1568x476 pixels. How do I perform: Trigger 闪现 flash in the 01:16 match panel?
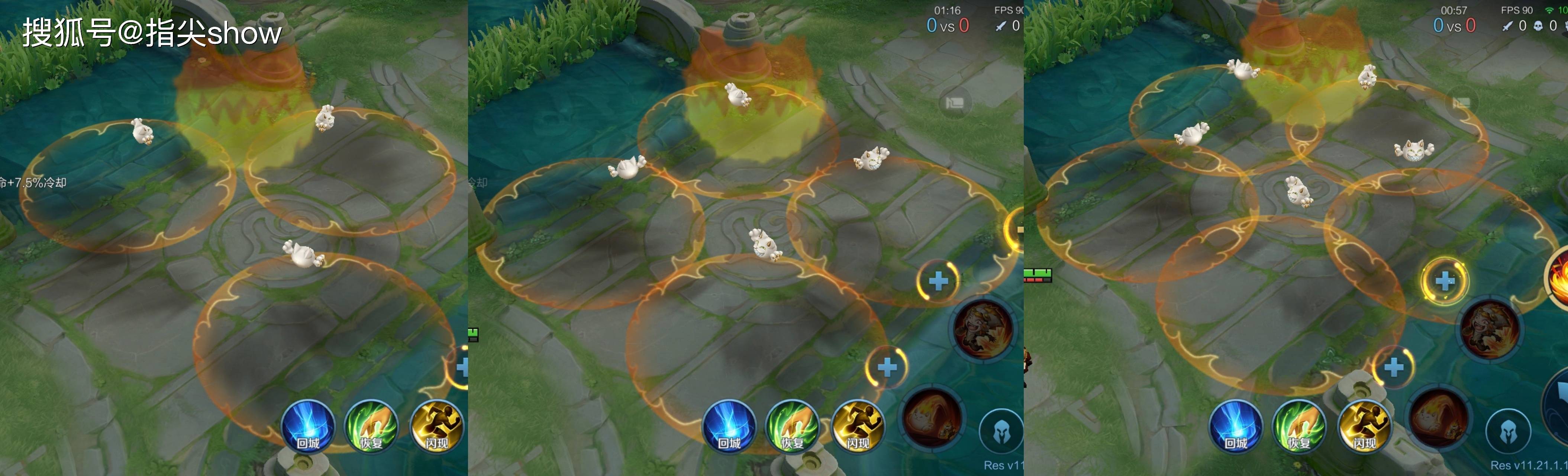click(x=858, y=427)
